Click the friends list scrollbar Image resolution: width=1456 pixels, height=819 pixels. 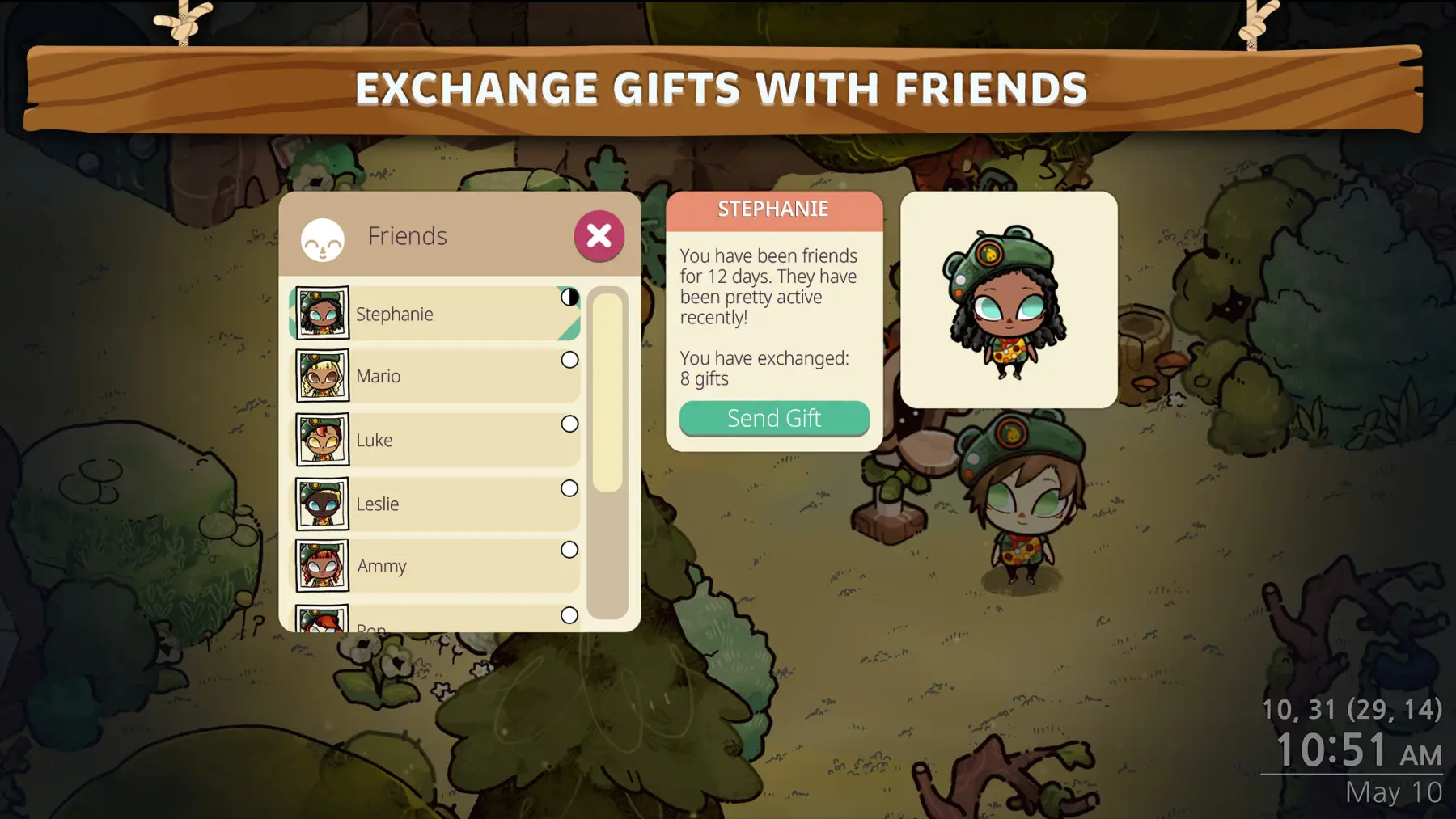click(607, 392)
